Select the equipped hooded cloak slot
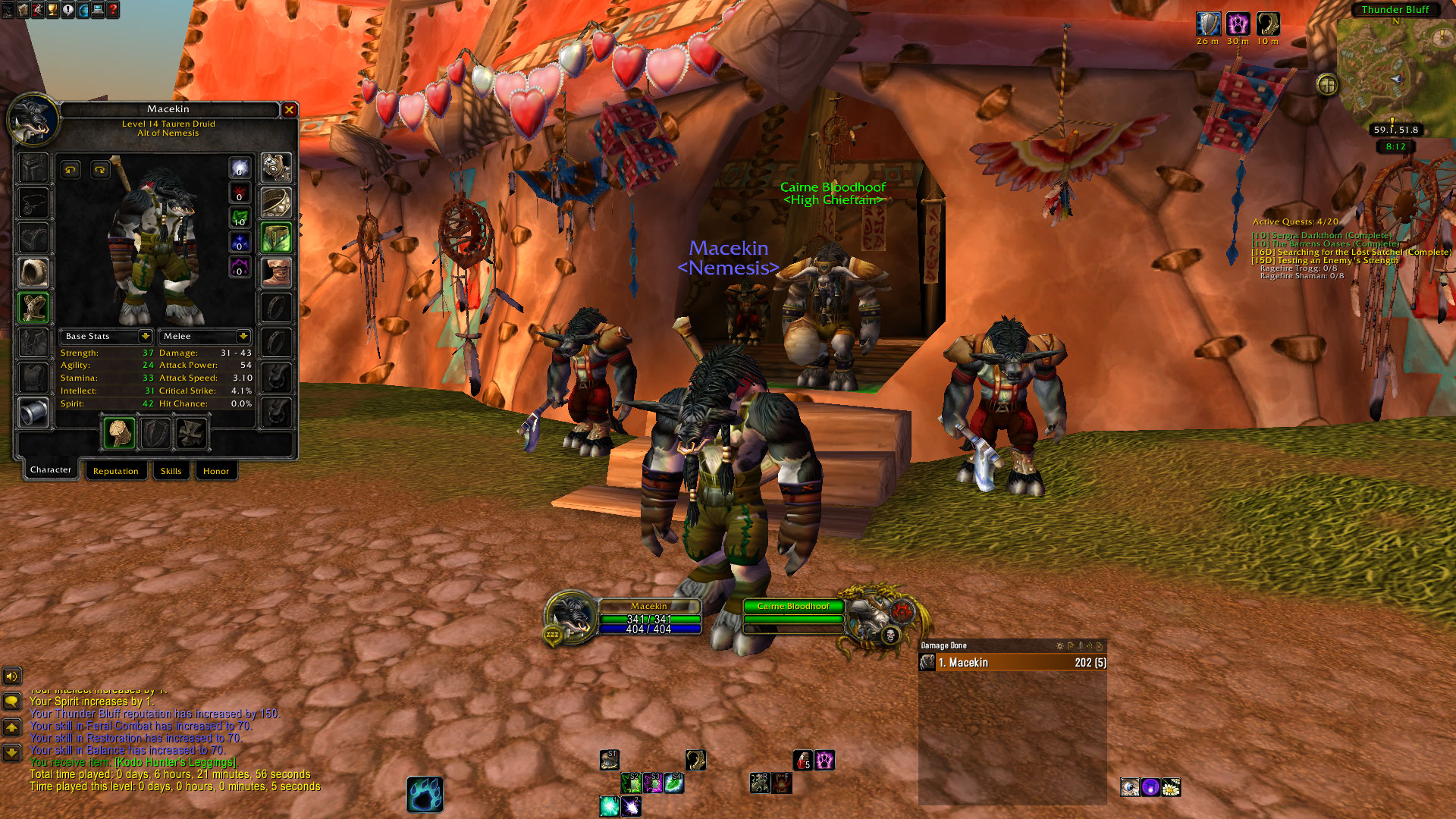1456x819 pixels. coord(33,272)
